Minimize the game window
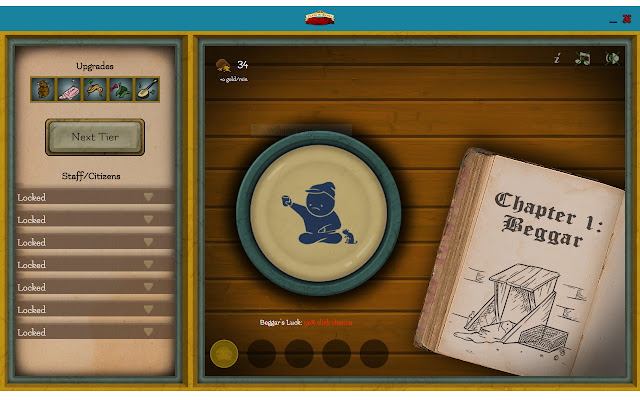This screenshot has height=400, width=640. [x=611, y=19]
